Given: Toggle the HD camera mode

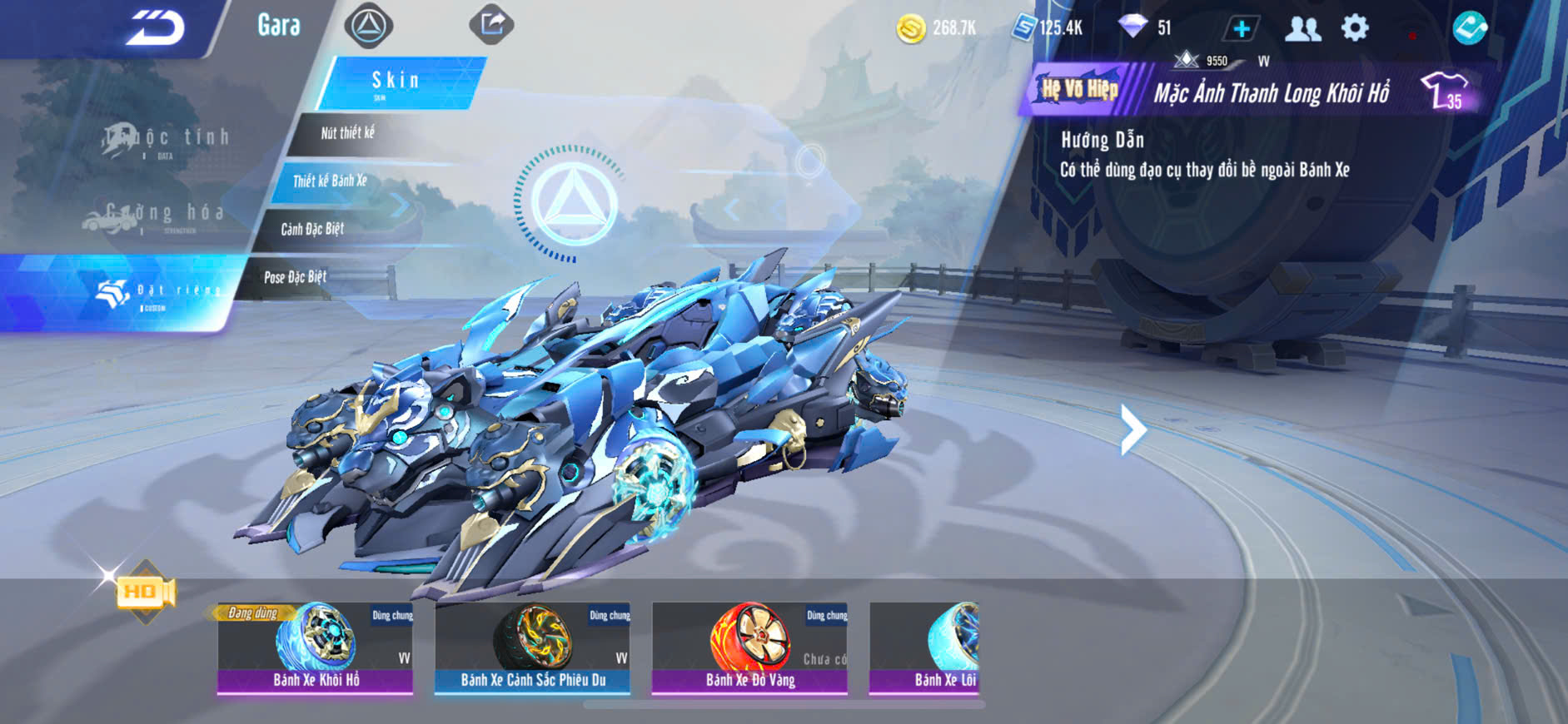Looking at the screenshot, I should (145, 592).
